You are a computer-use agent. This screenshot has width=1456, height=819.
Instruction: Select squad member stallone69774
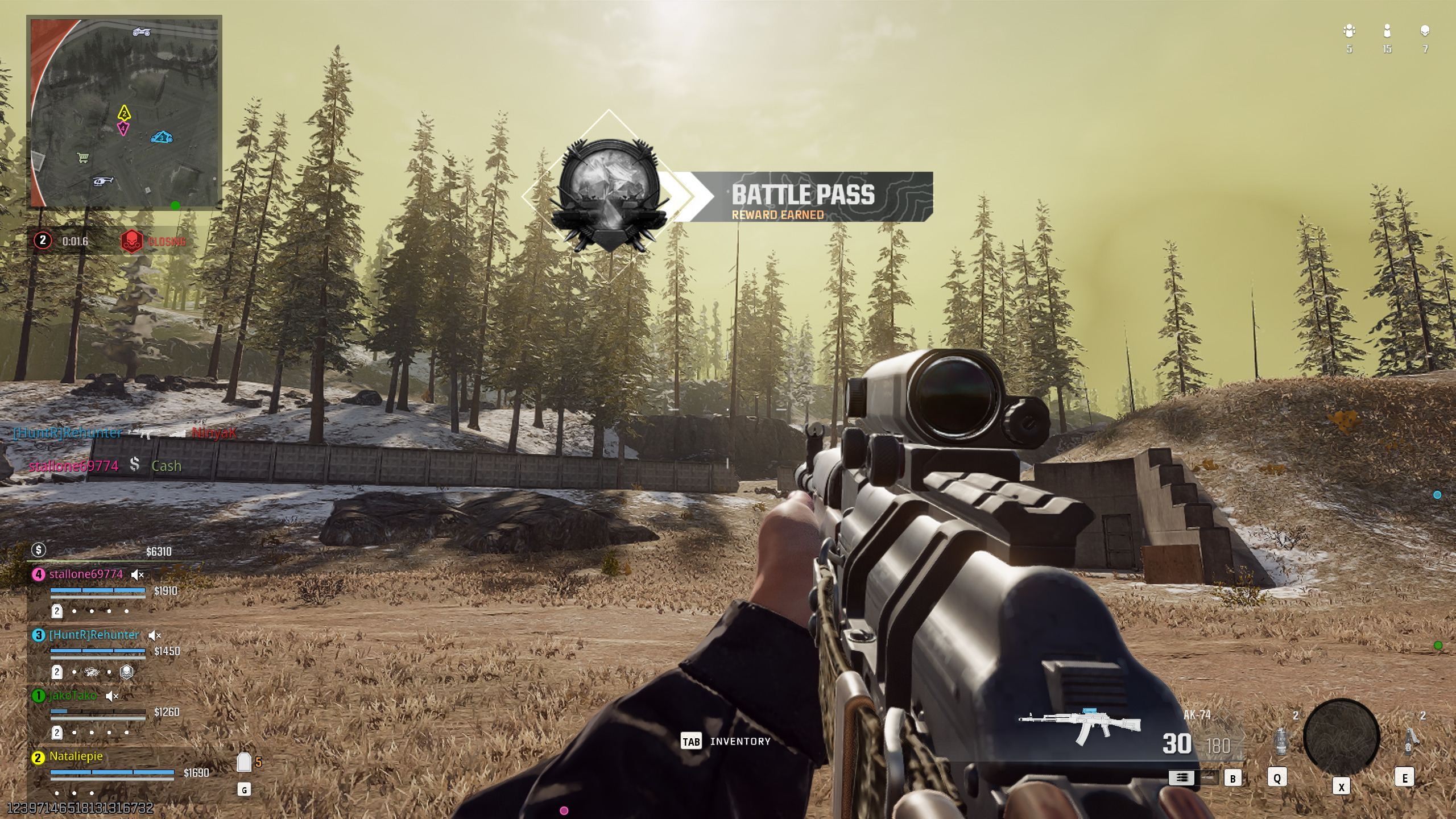coord(86,574)
